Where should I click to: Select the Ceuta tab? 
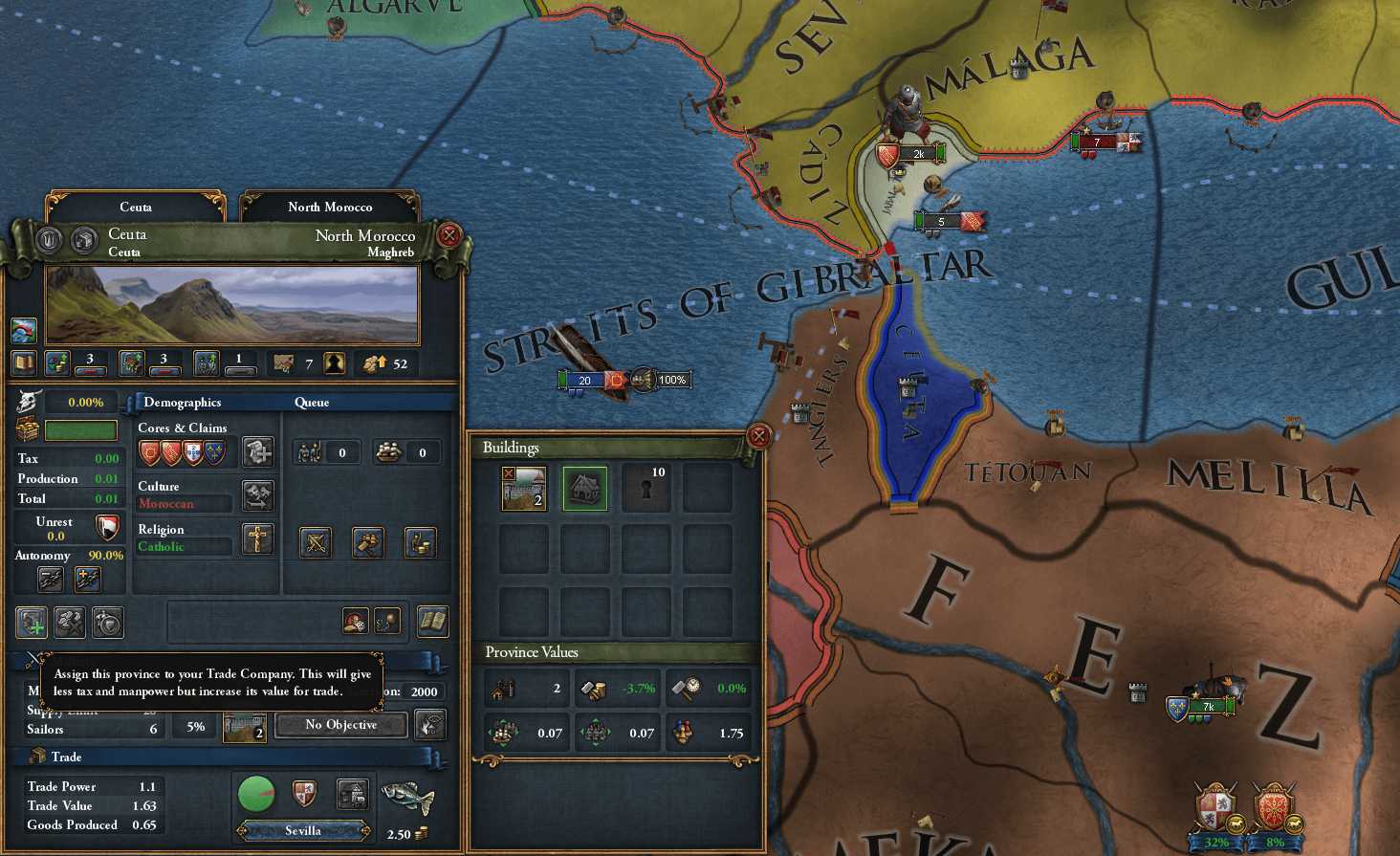[136, 207]
